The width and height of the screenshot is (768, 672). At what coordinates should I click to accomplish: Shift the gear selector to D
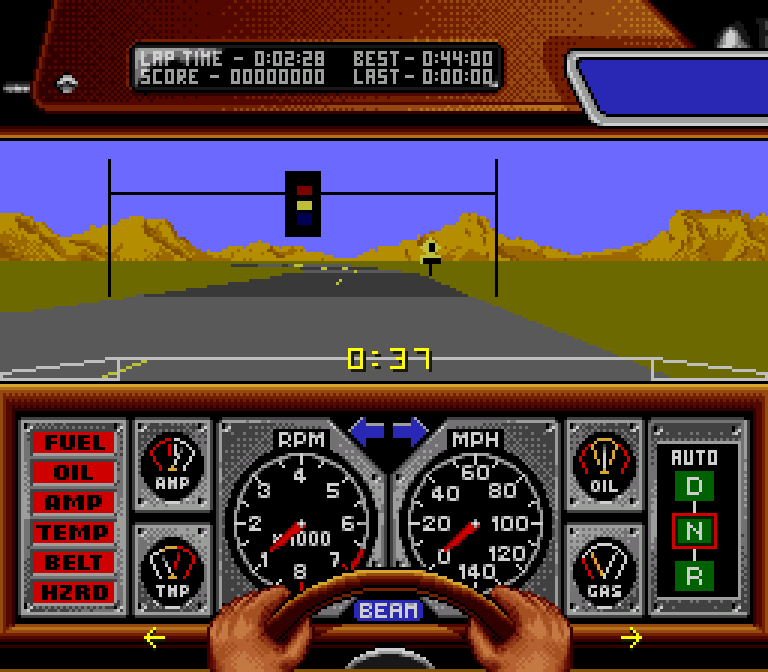(694, 487)
